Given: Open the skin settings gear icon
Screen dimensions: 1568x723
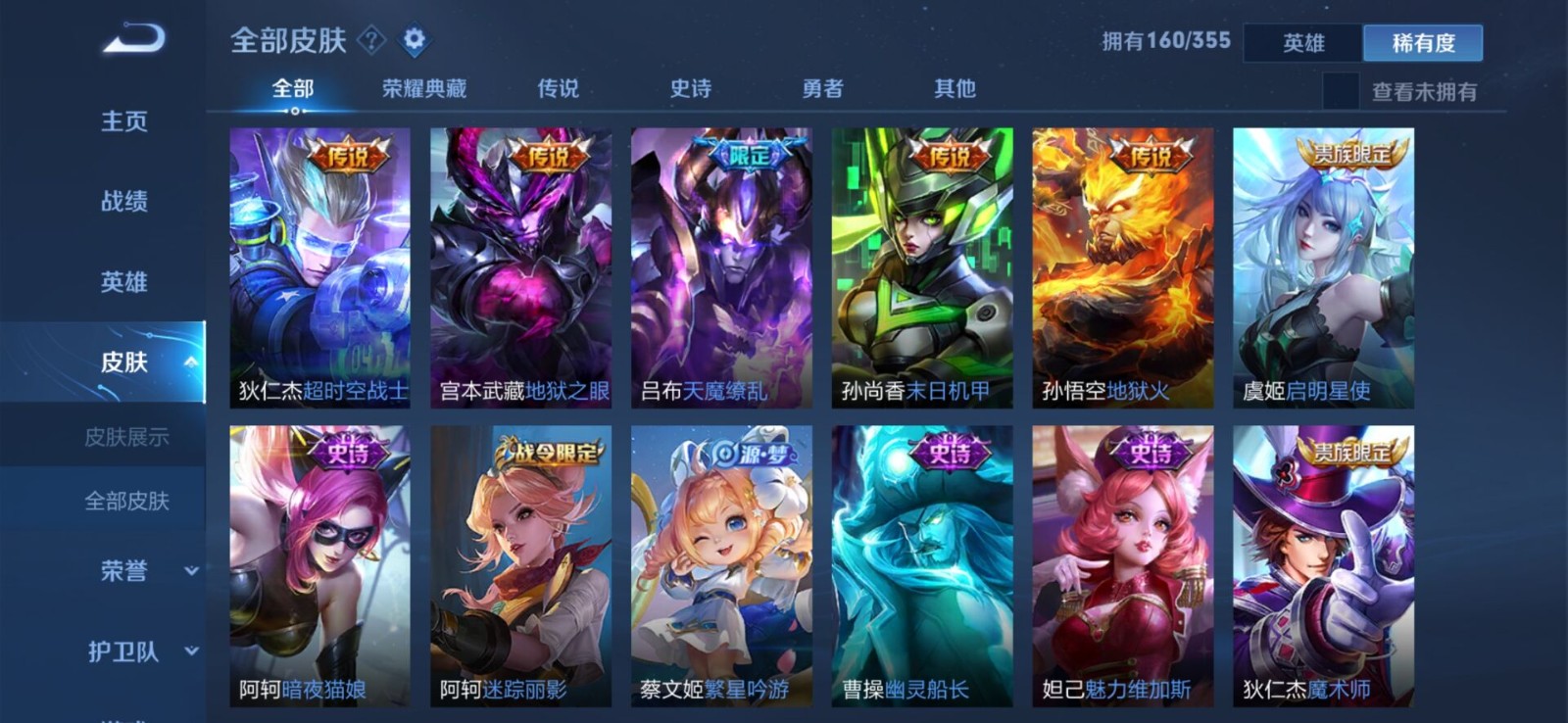Looking at the screenshot, I should (414, 40).
